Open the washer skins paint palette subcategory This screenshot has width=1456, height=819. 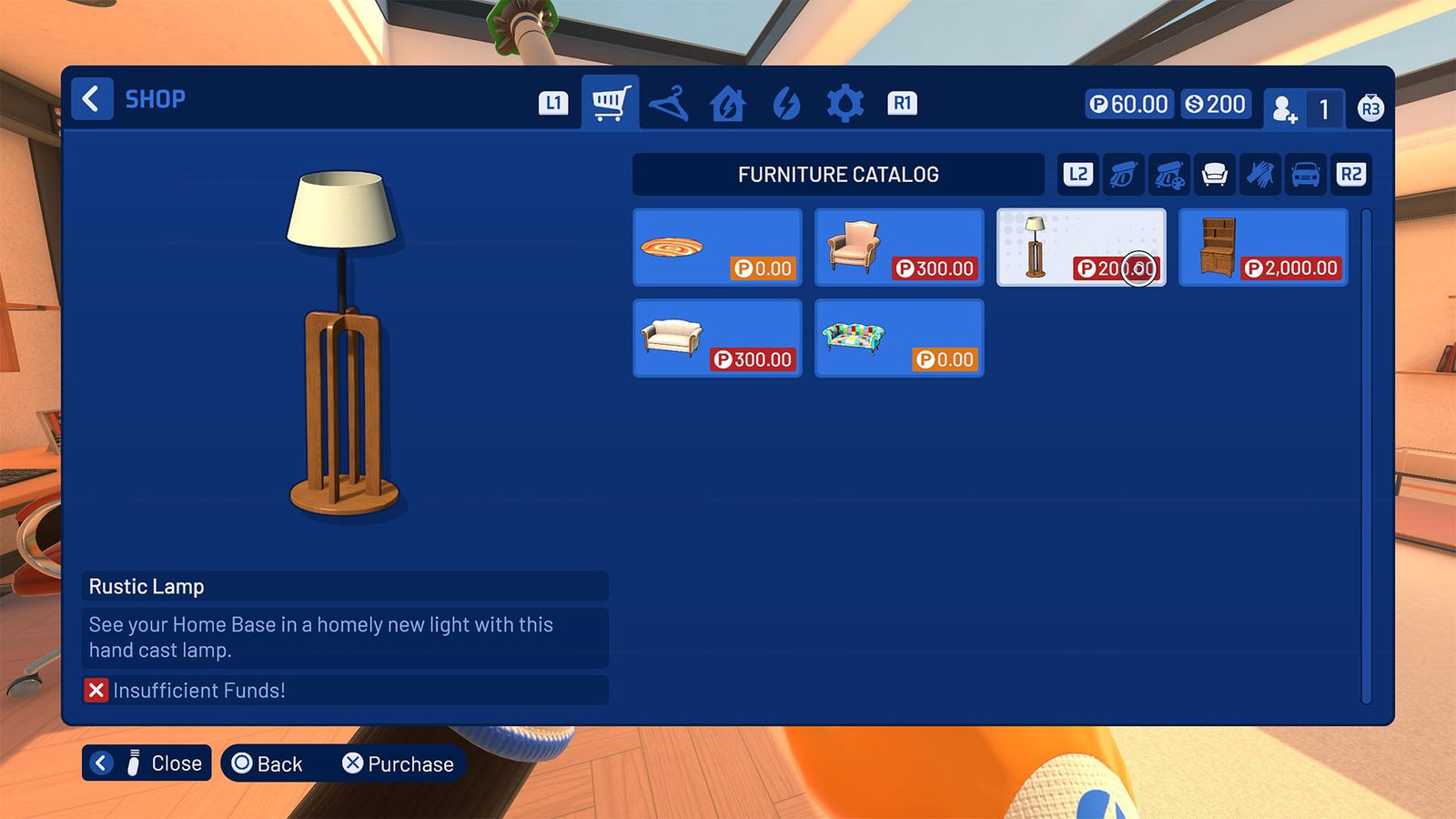[1169, 174]
